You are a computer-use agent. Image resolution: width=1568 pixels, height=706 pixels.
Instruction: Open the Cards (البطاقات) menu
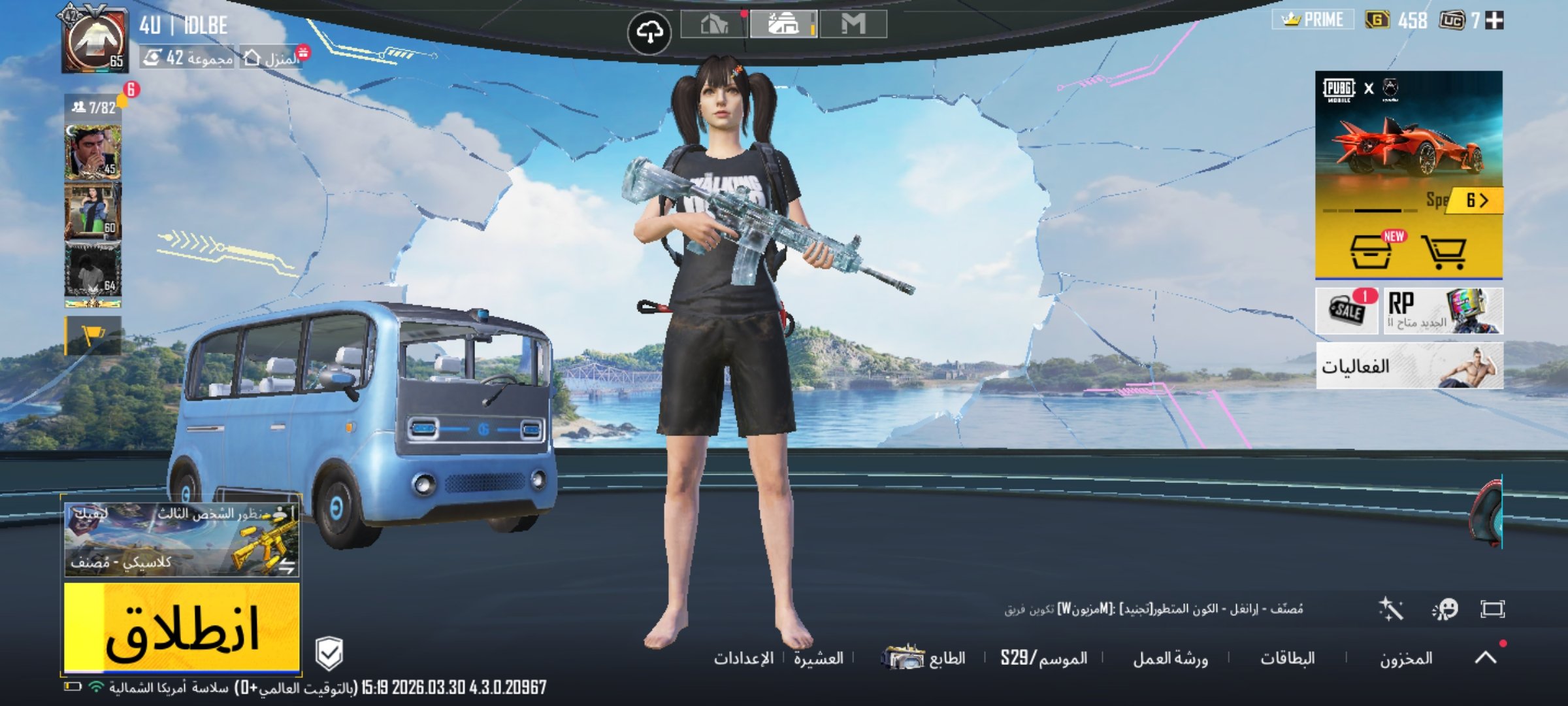(x=1287, y=658)
